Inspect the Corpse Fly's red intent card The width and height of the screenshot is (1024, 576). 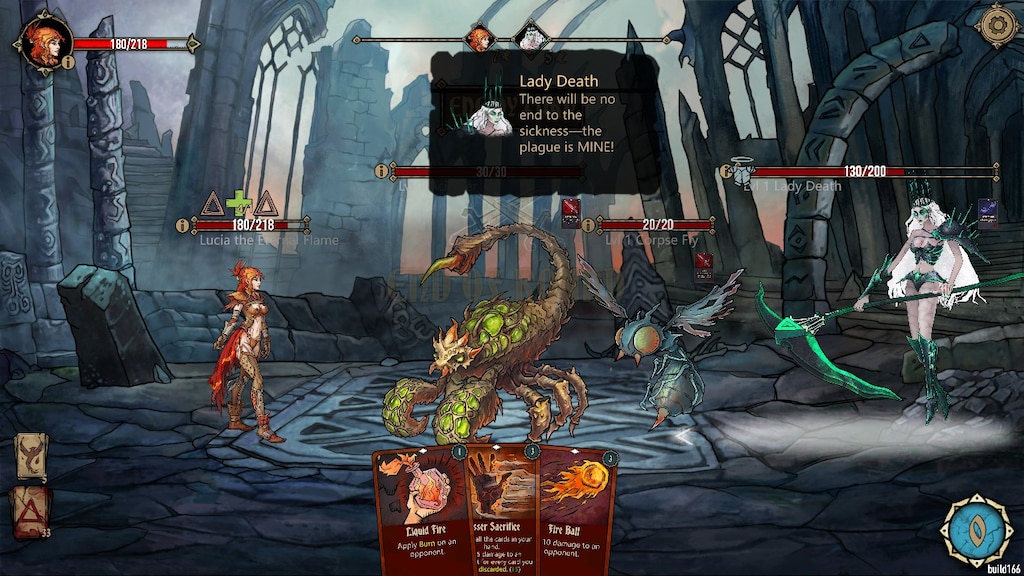(704, 264)
